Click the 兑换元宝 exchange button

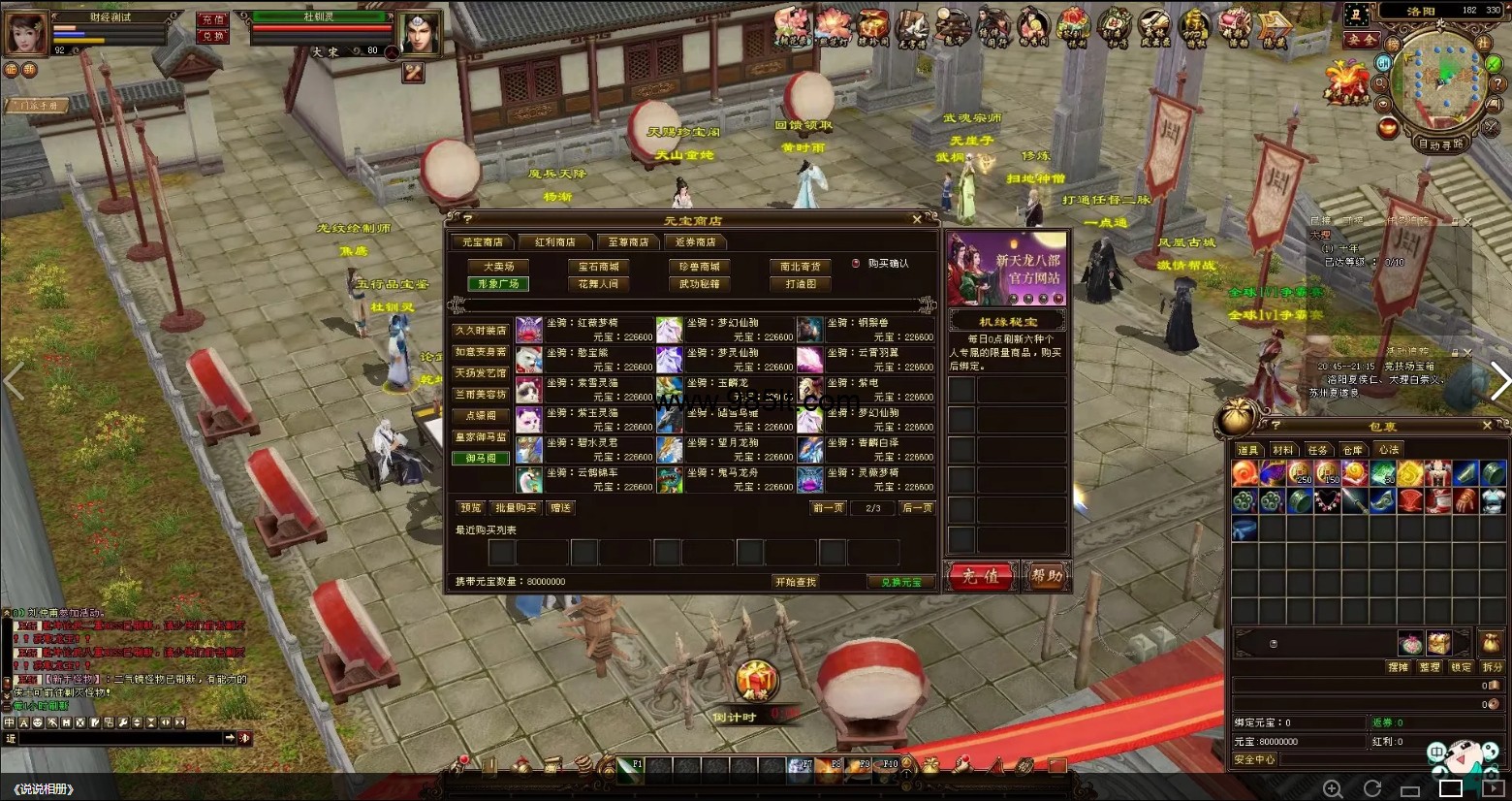point(901,582)
